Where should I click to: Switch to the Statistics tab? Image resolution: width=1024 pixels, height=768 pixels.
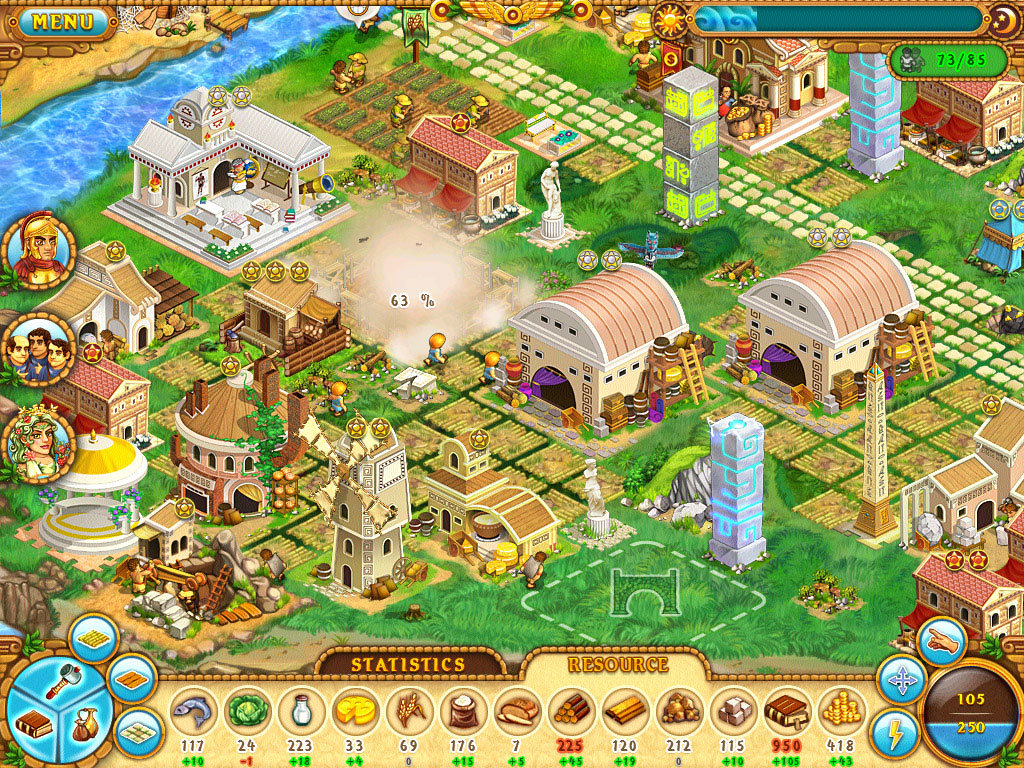[407, 664]
